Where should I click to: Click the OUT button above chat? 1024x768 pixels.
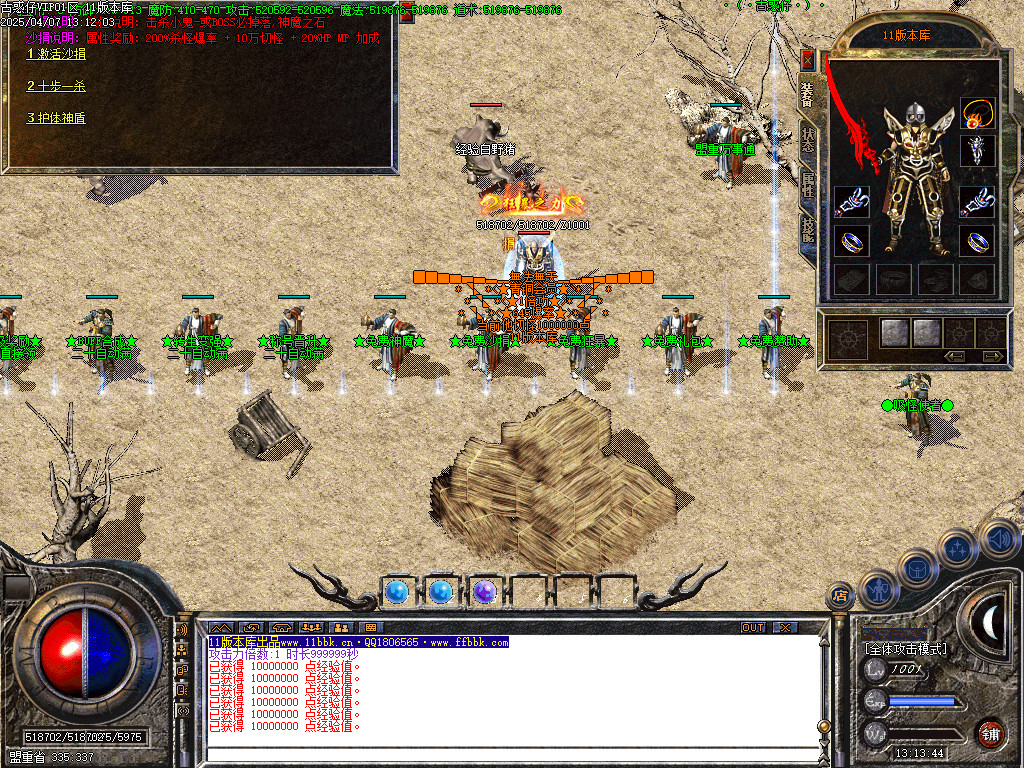[x=753, y=627]
